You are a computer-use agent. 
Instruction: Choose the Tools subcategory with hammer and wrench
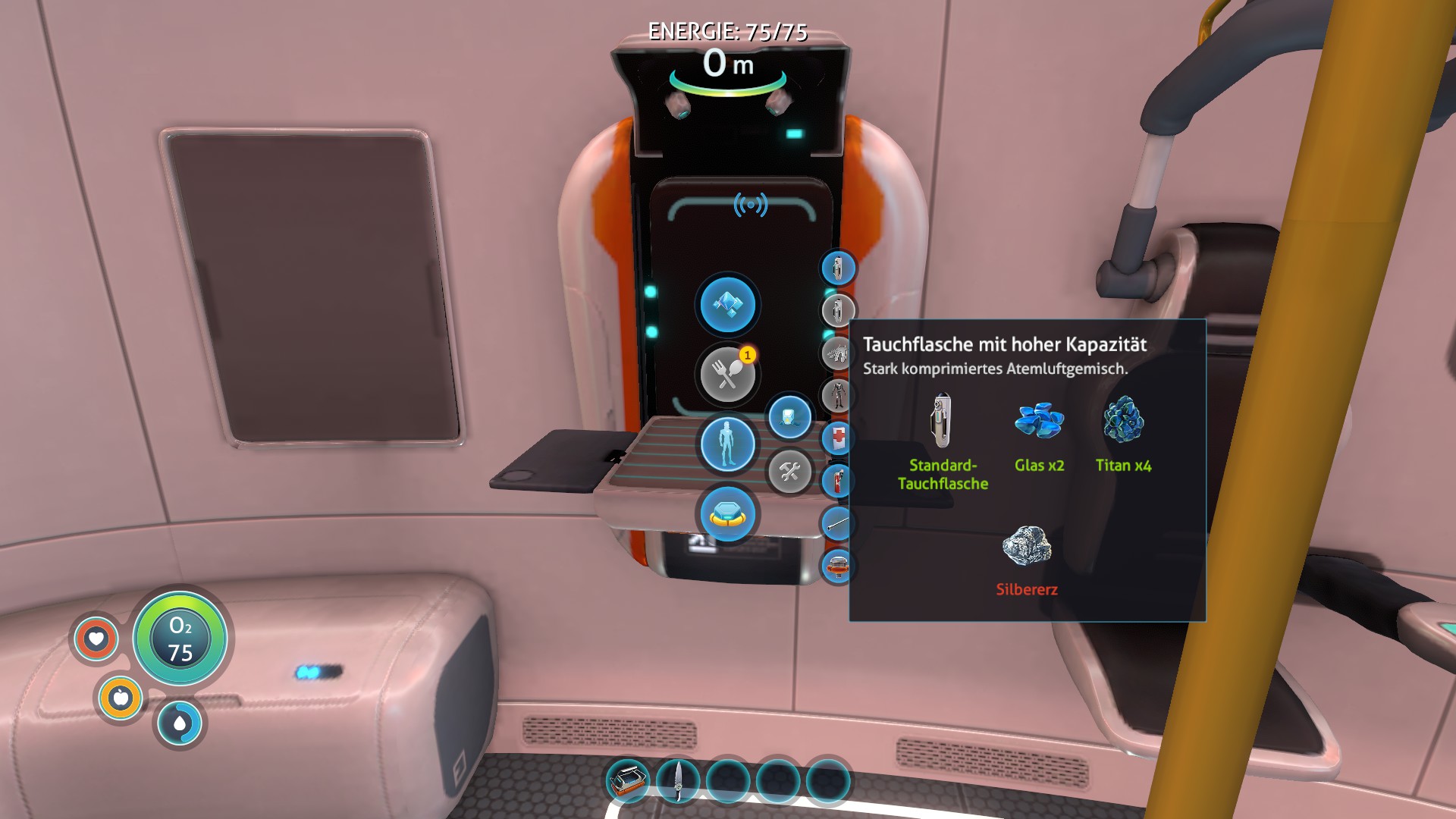(x=789, y=472)
